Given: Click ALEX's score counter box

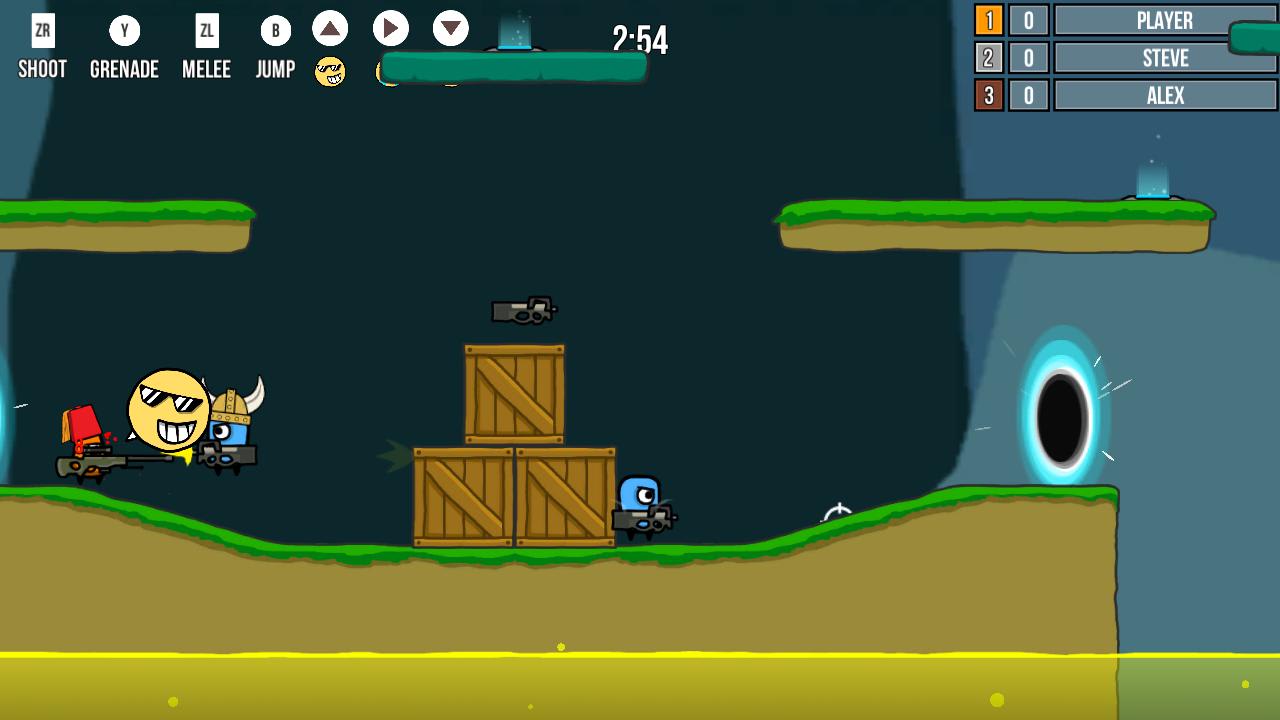Looking at the screenshot, I should pyautogui.click(x=1030, y=95).
